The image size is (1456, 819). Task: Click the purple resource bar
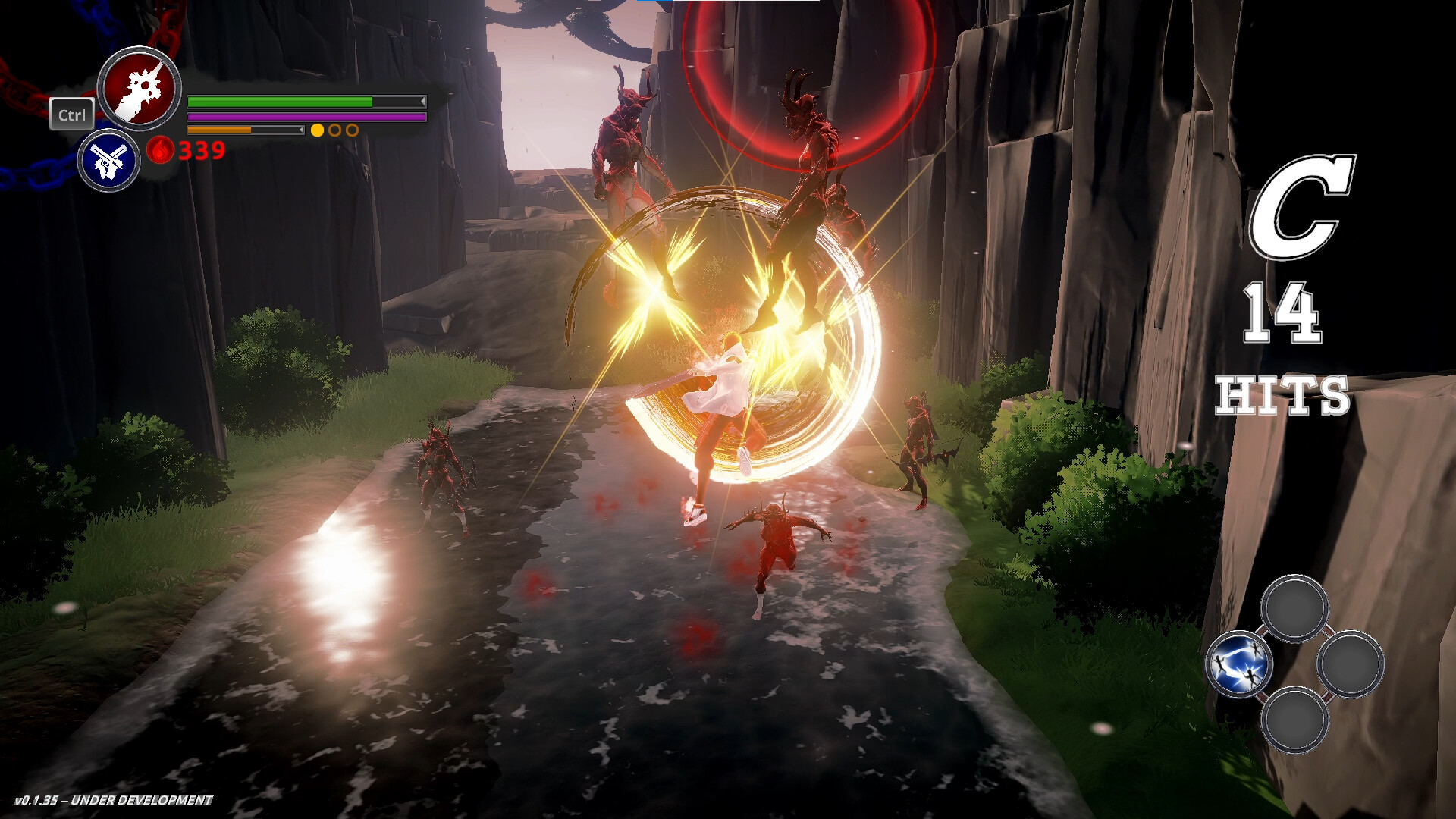[x=306, y=116]
